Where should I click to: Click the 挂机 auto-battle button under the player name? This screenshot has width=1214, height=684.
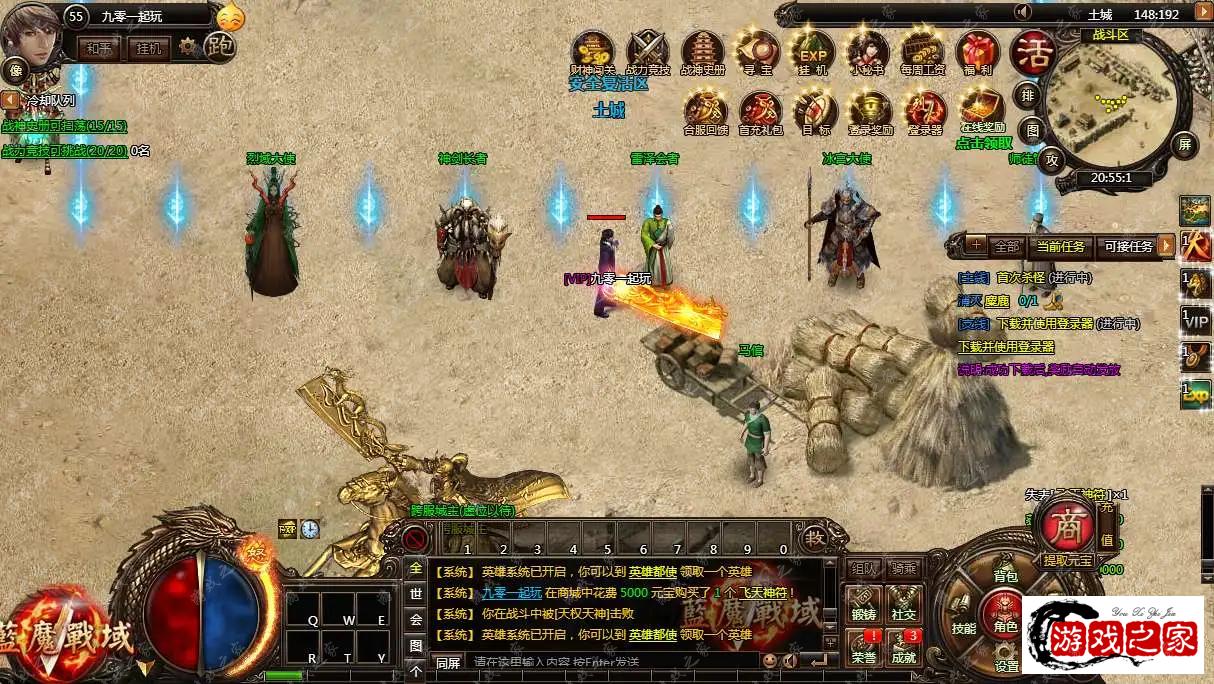pos(149,48)
